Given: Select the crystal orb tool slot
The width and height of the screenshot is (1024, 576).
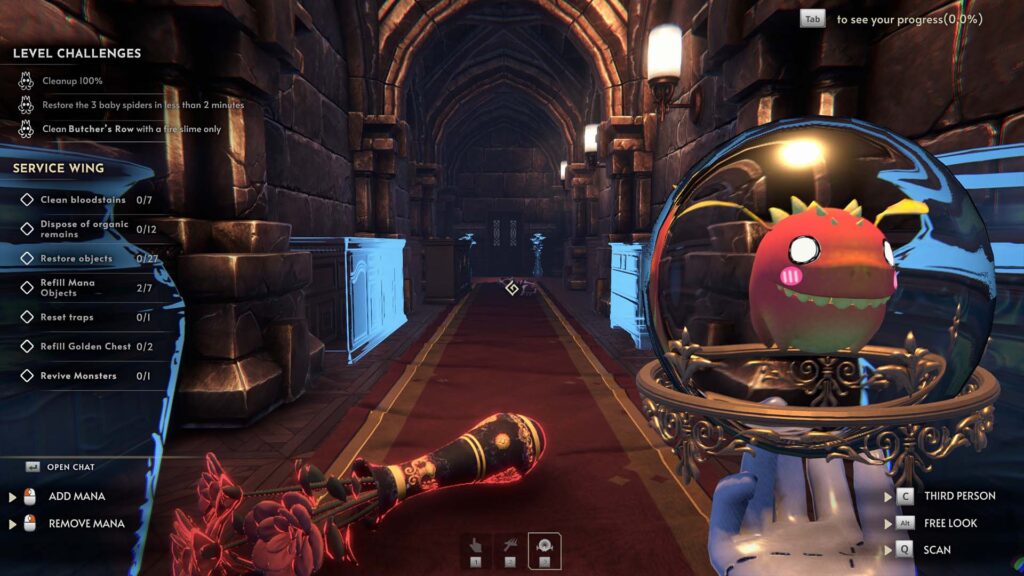Looking at the screenshot, I should [545, 549].
